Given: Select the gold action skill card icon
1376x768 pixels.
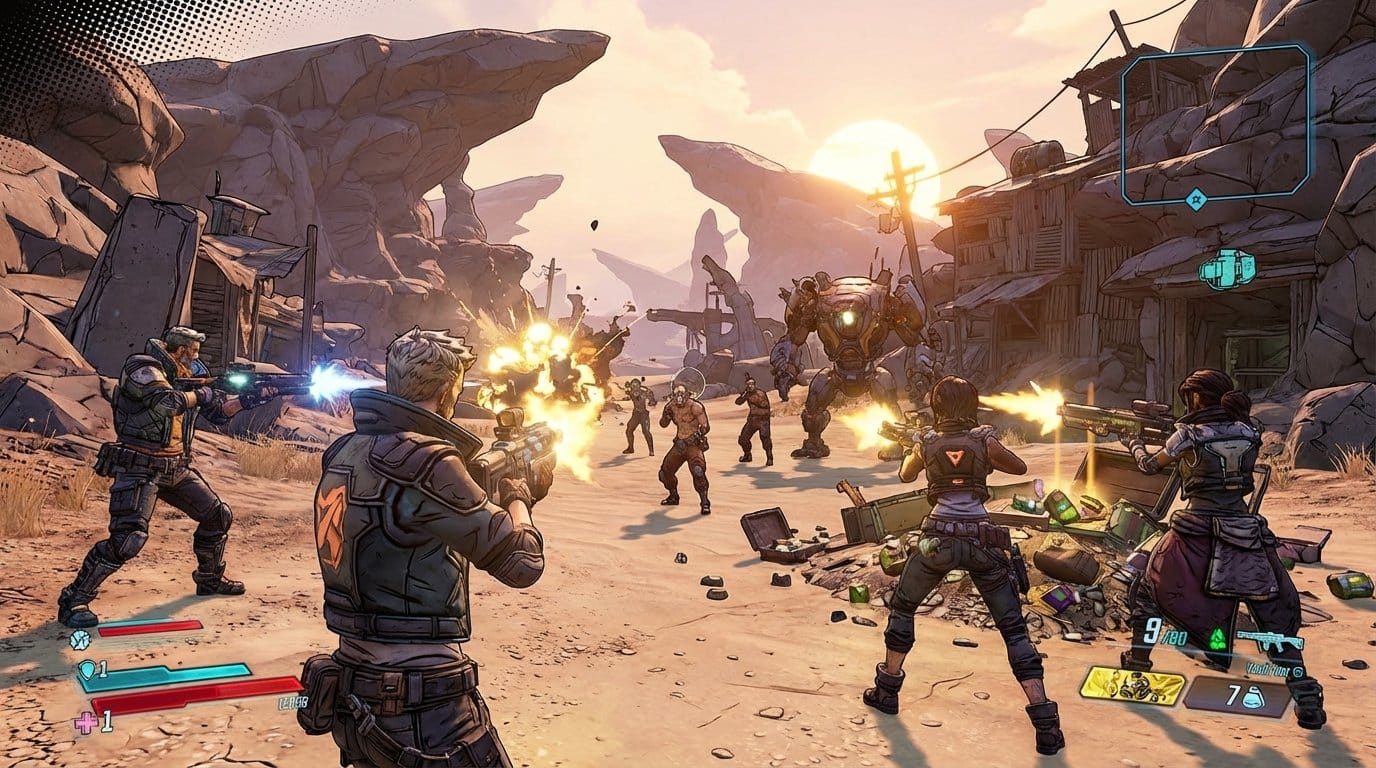Looking at the screenshot, I should click(x=1134, y=686).
